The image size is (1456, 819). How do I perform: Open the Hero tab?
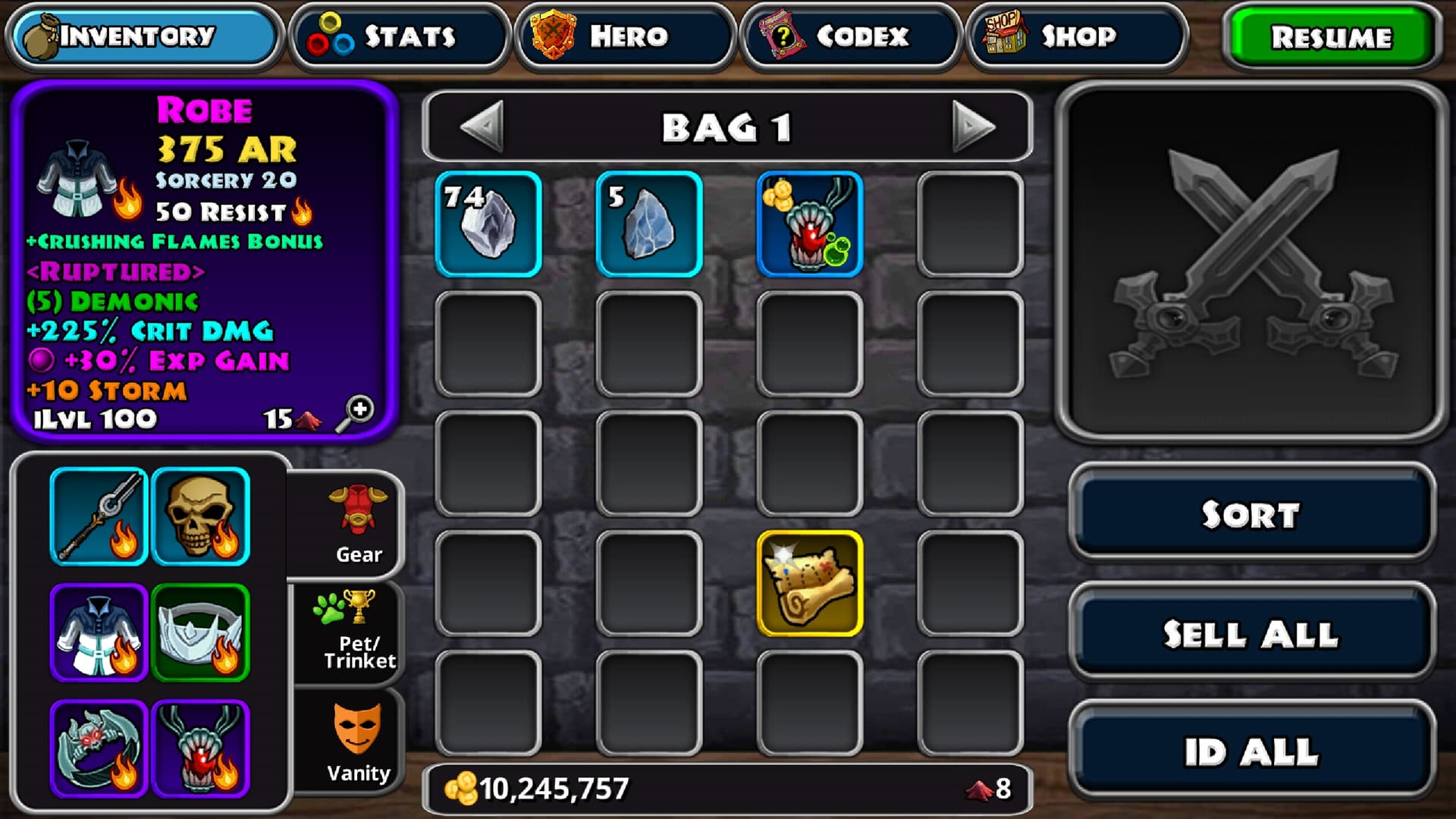pyautogui.click(x=625, y=36)
